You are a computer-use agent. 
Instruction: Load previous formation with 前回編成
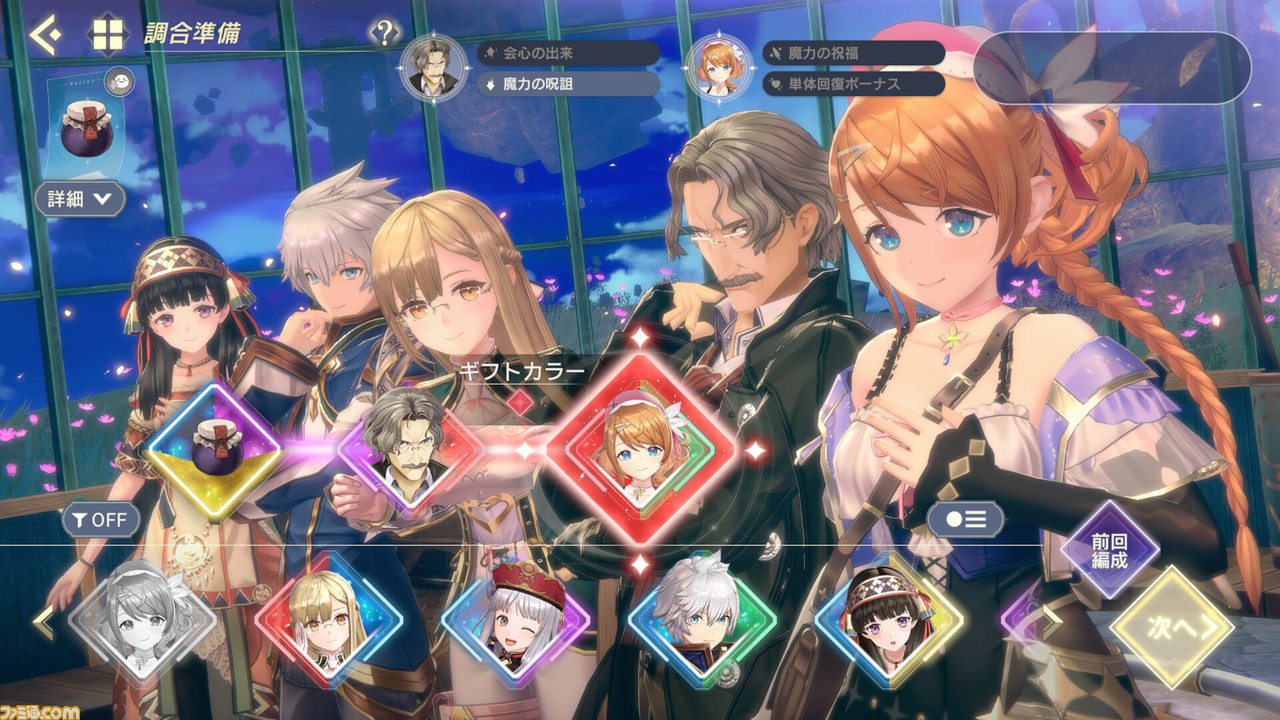click(x=1108, y=550)
